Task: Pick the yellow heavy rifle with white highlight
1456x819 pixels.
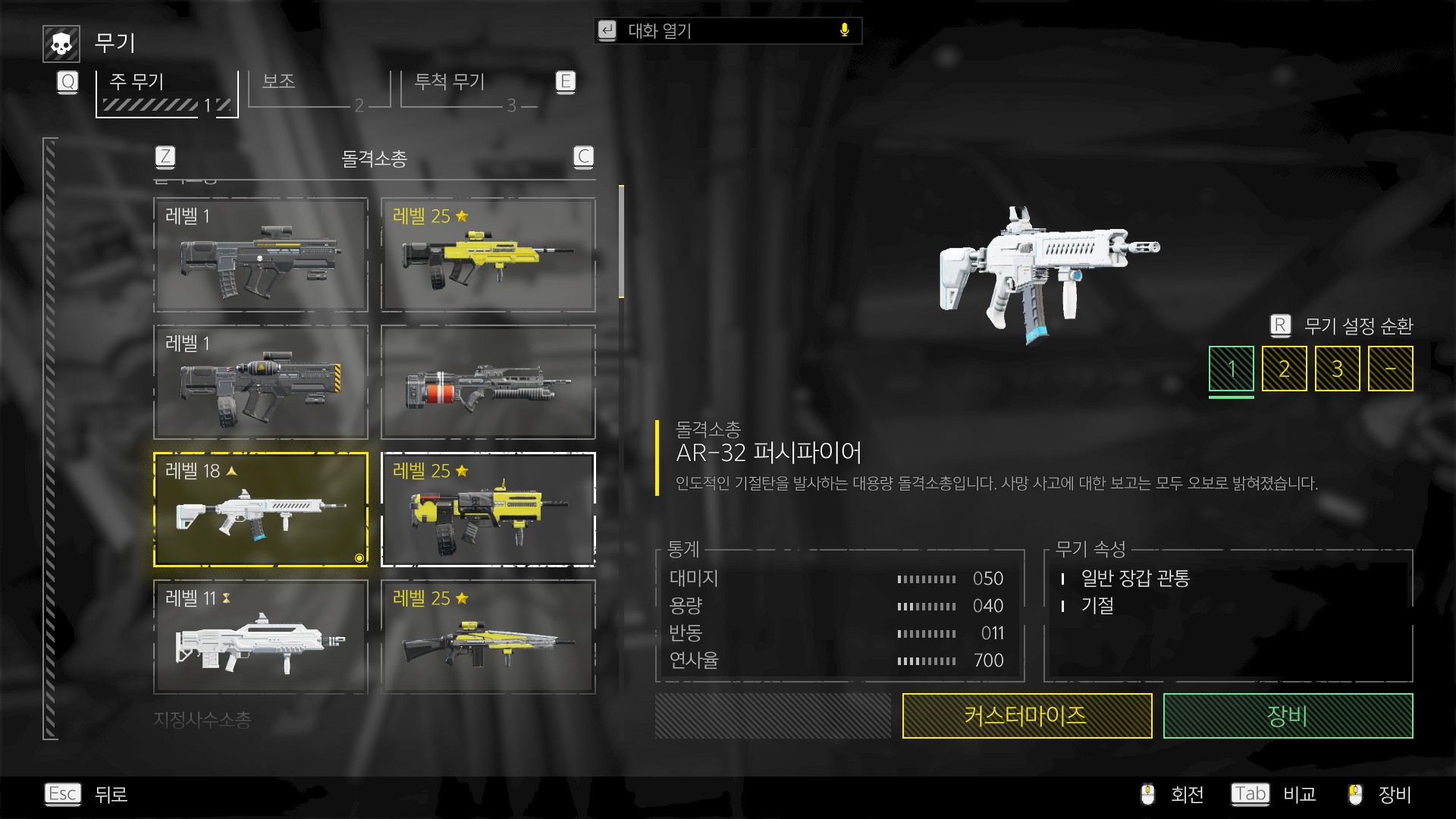Action: (488, 510)
